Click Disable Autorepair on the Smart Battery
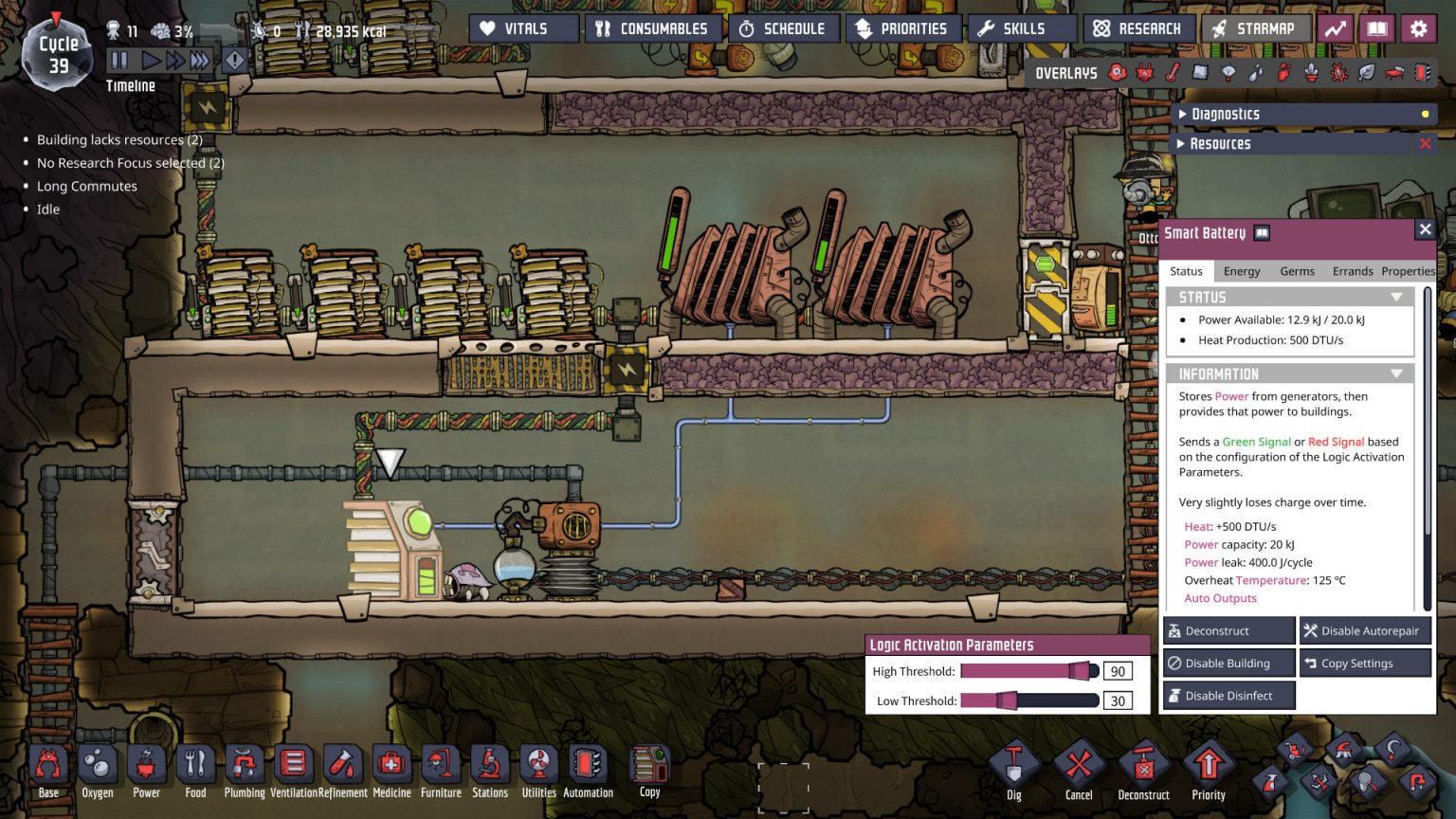Viewport: 1456px width, 819px height. click(x=1365, y=629)
